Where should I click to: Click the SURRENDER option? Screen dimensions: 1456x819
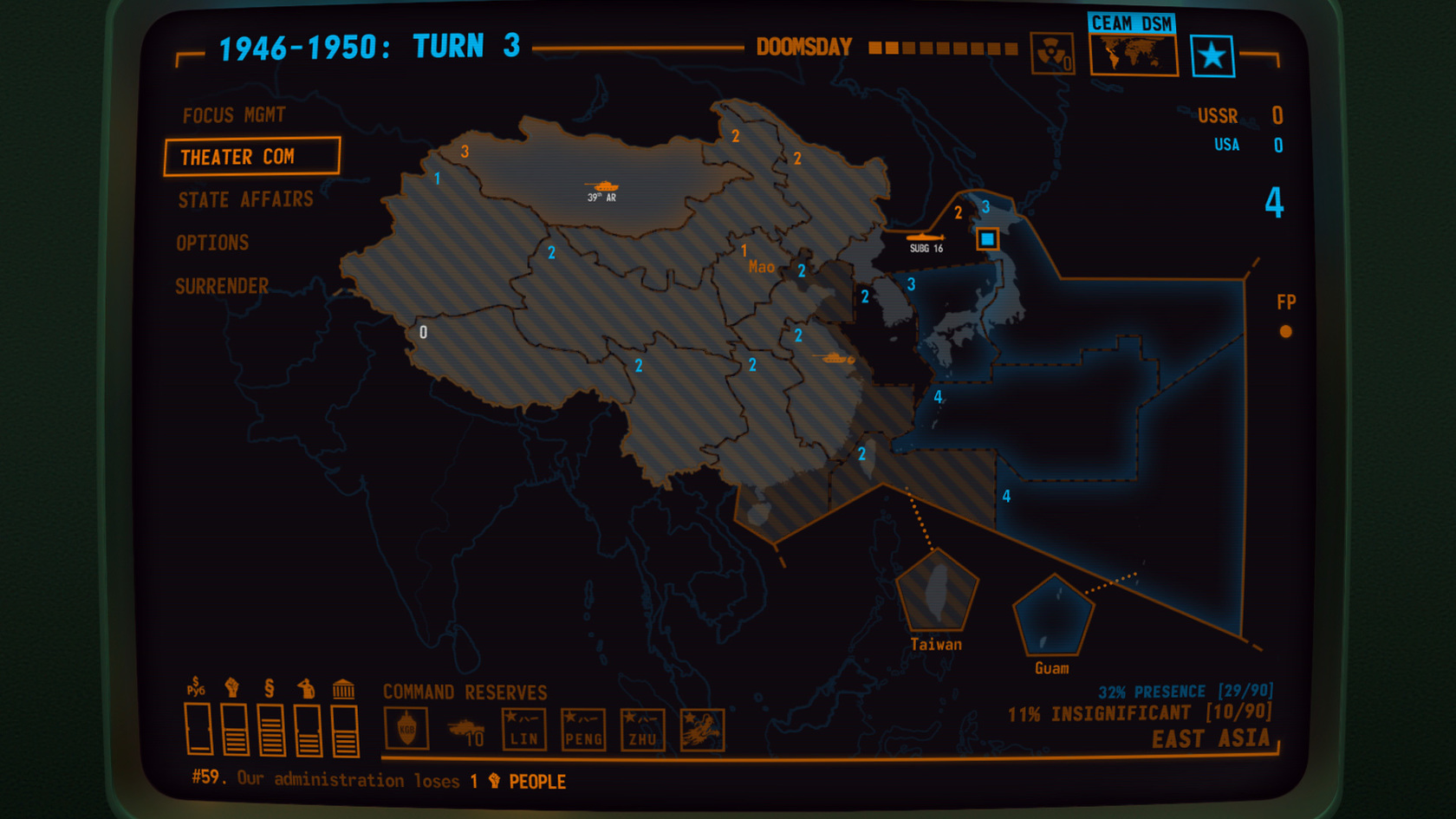click(x=223, y=286)
